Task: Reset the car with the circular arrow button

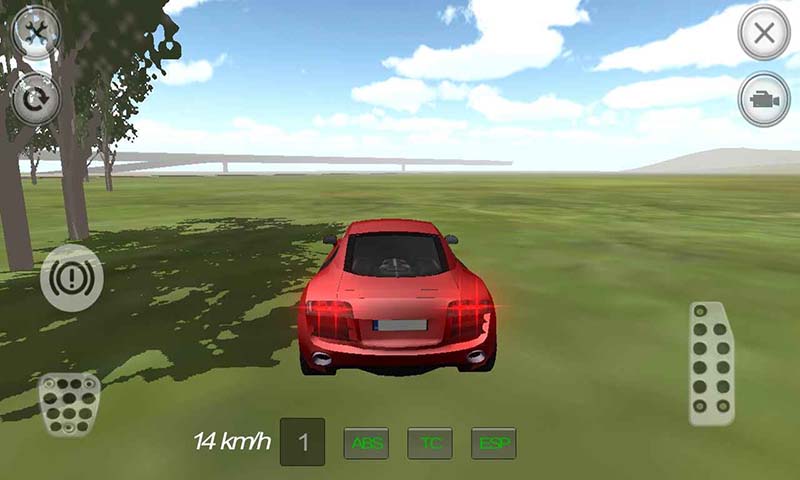Action: [36, 99]
